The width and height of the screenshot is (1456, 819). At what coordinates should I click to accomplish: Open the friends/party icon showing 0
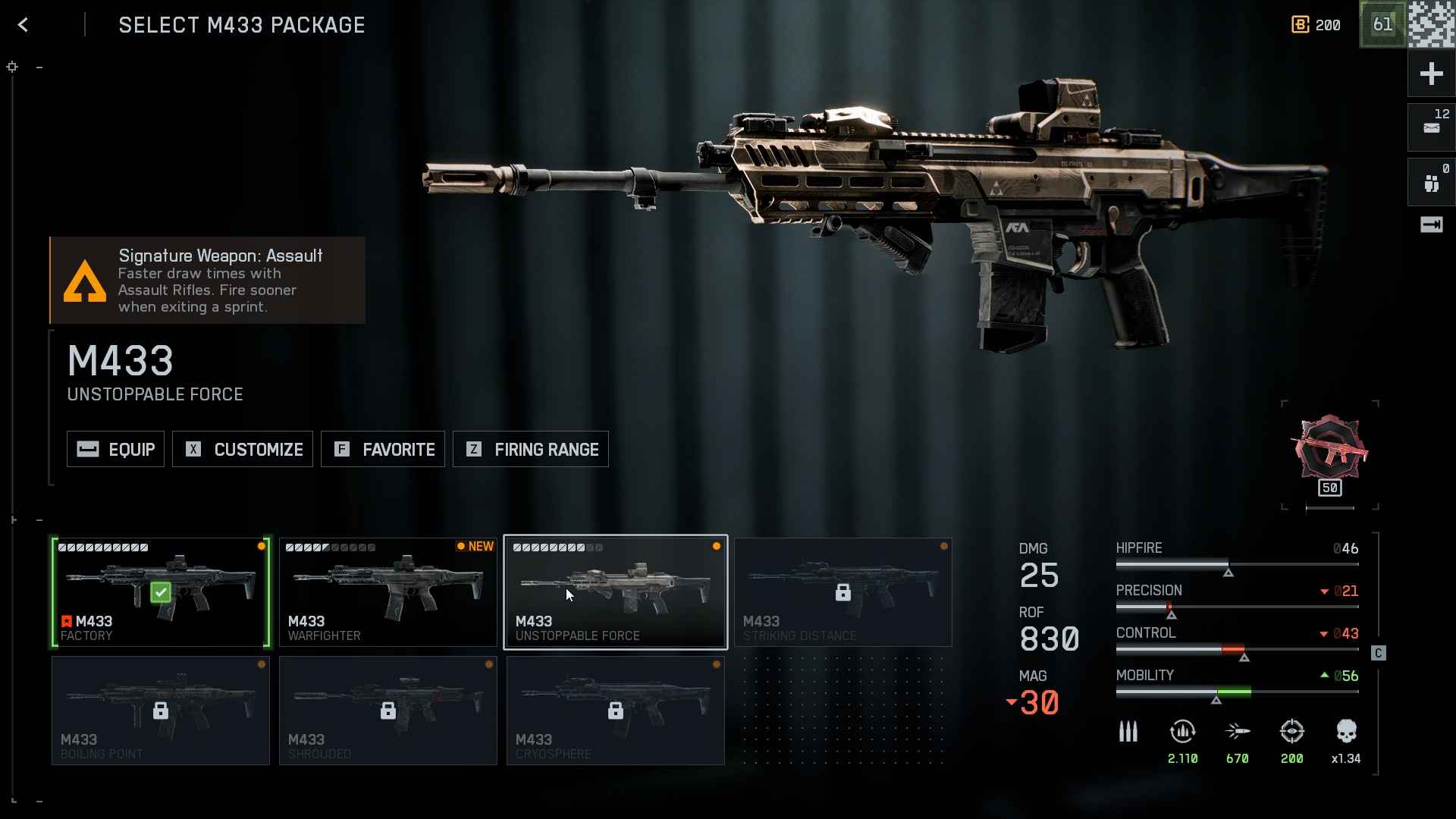(1432, 182)
